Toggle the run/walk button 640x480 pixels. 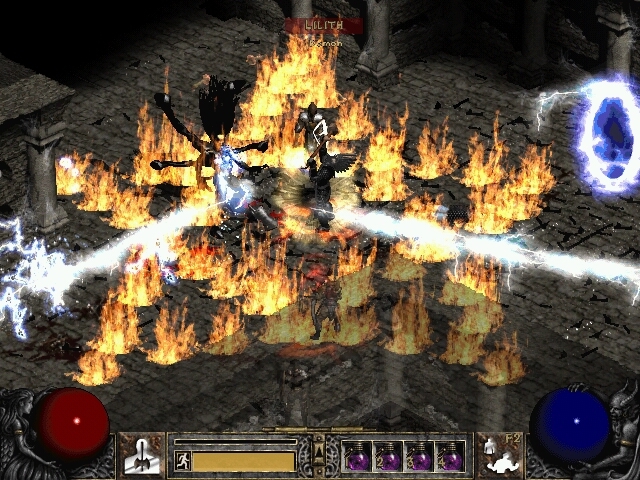click(x=183, y=461)
